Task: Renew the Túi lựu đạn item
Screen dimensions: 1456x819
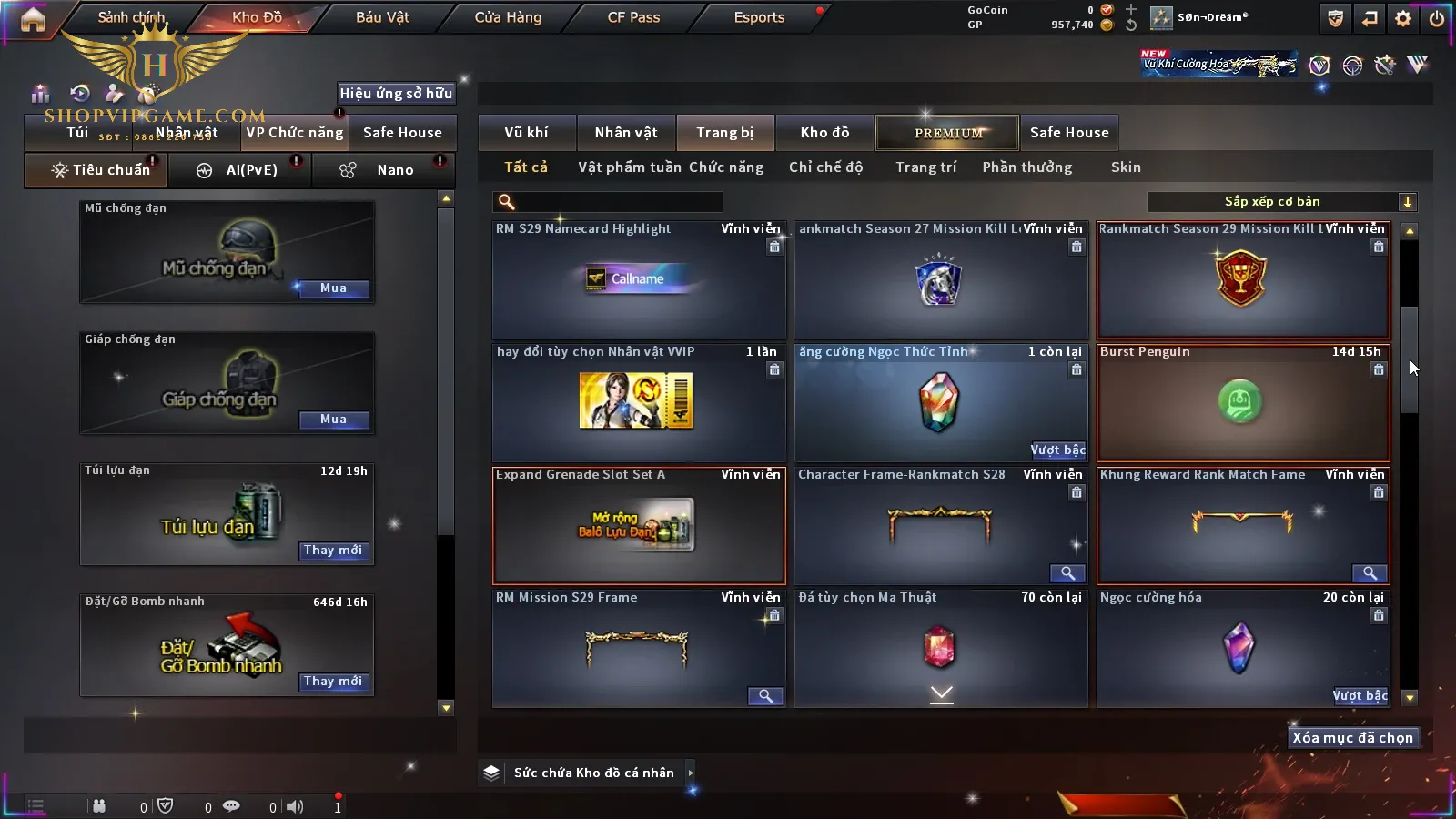Action: (333, 551)
